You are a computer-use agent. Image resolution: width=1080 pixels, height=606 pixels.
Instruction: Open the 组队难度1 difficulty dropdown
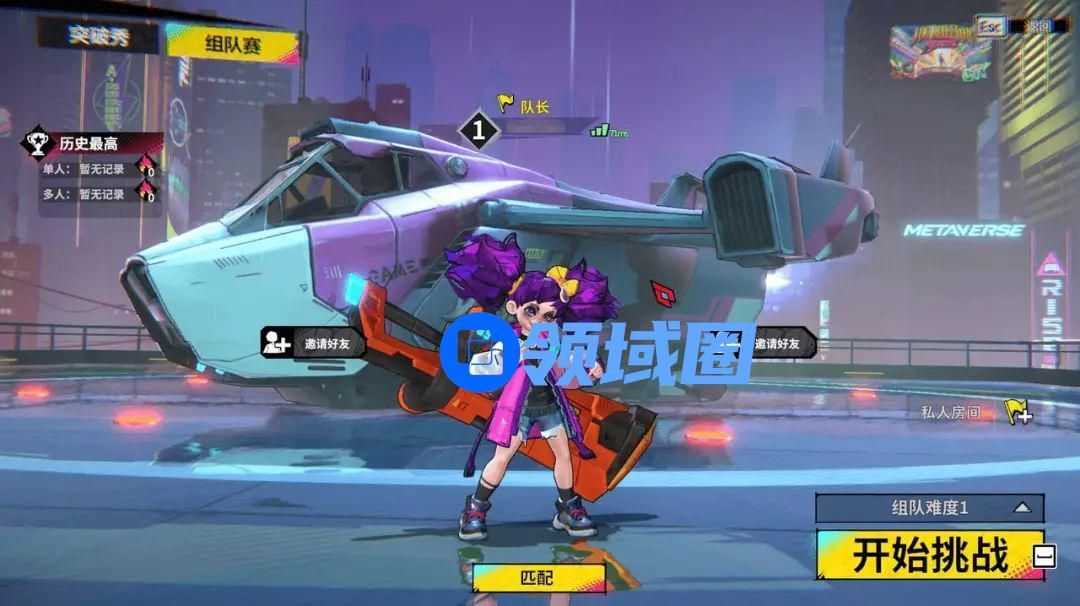click(930, 508)
